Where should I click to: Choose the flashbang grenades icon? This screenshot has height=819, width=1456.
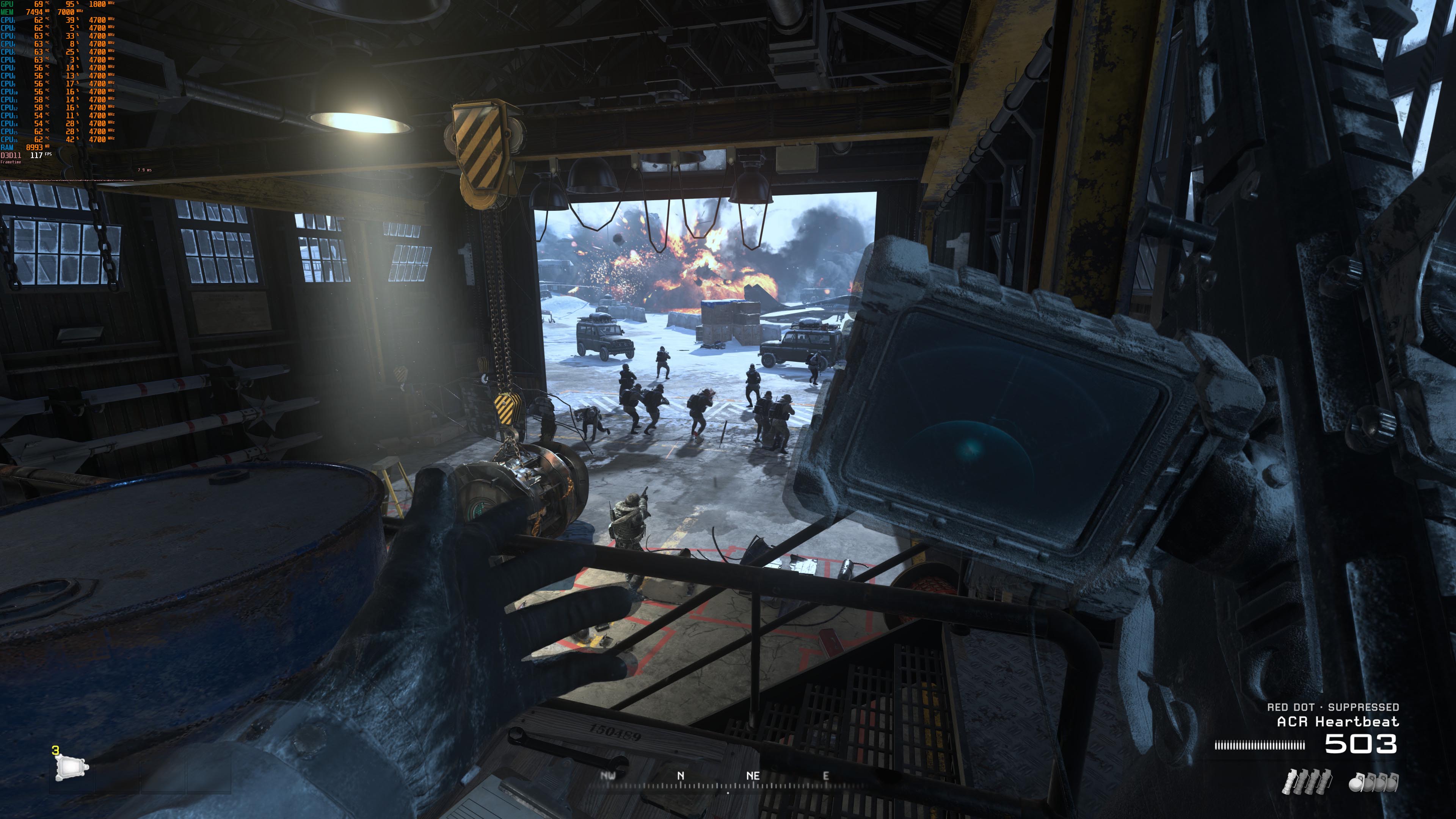(1307, 782)
